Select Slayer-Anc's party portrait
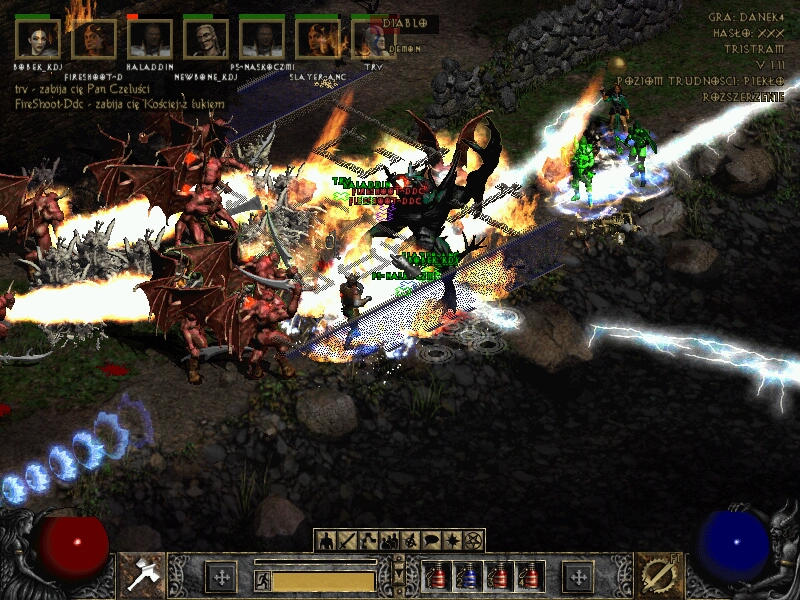The width and height of the screenshot is (800, 600). pos(318,39)
